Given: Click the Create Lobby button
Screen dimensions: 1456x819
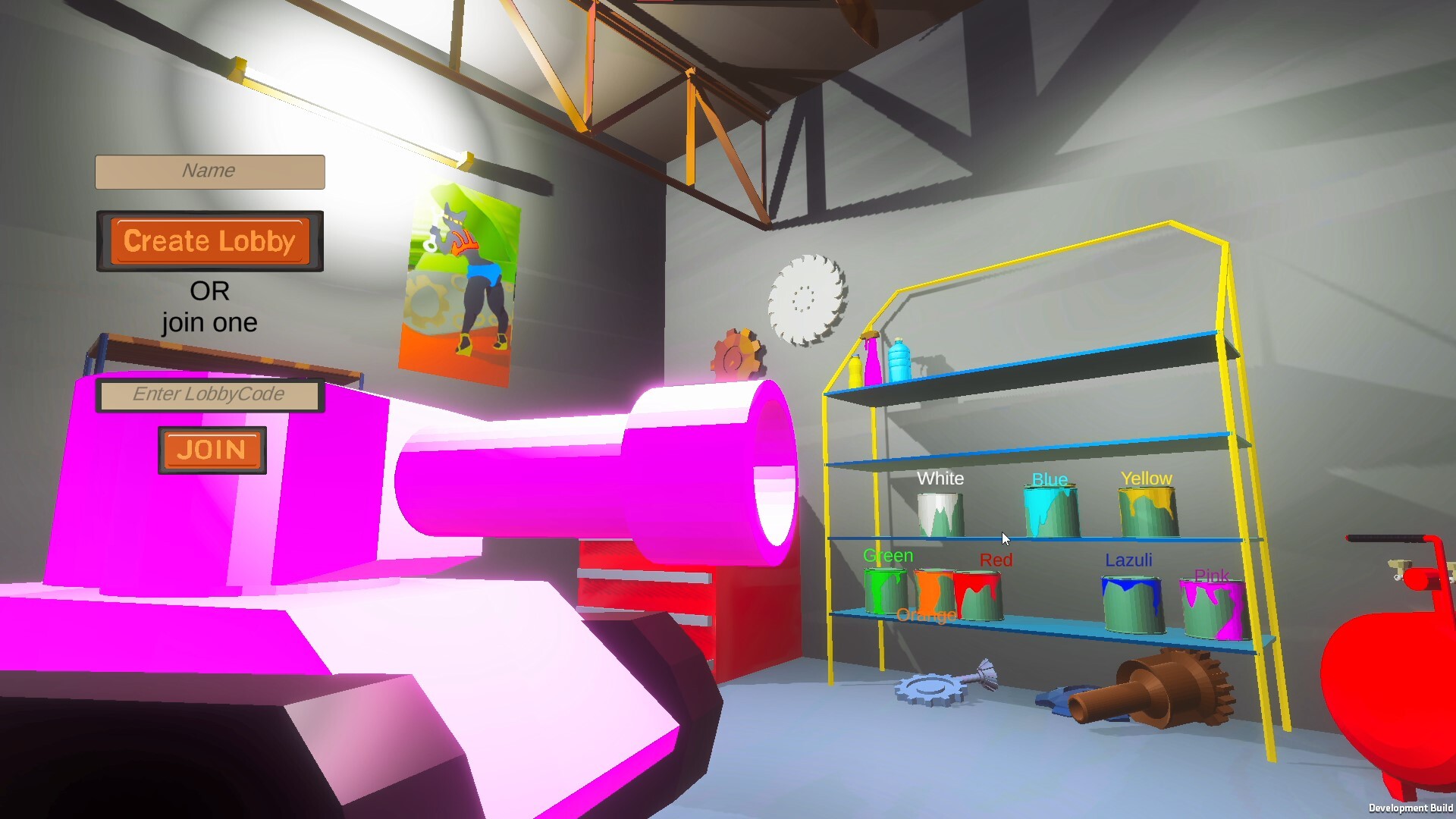Looking at the screenshot, I should click(209, 241).
